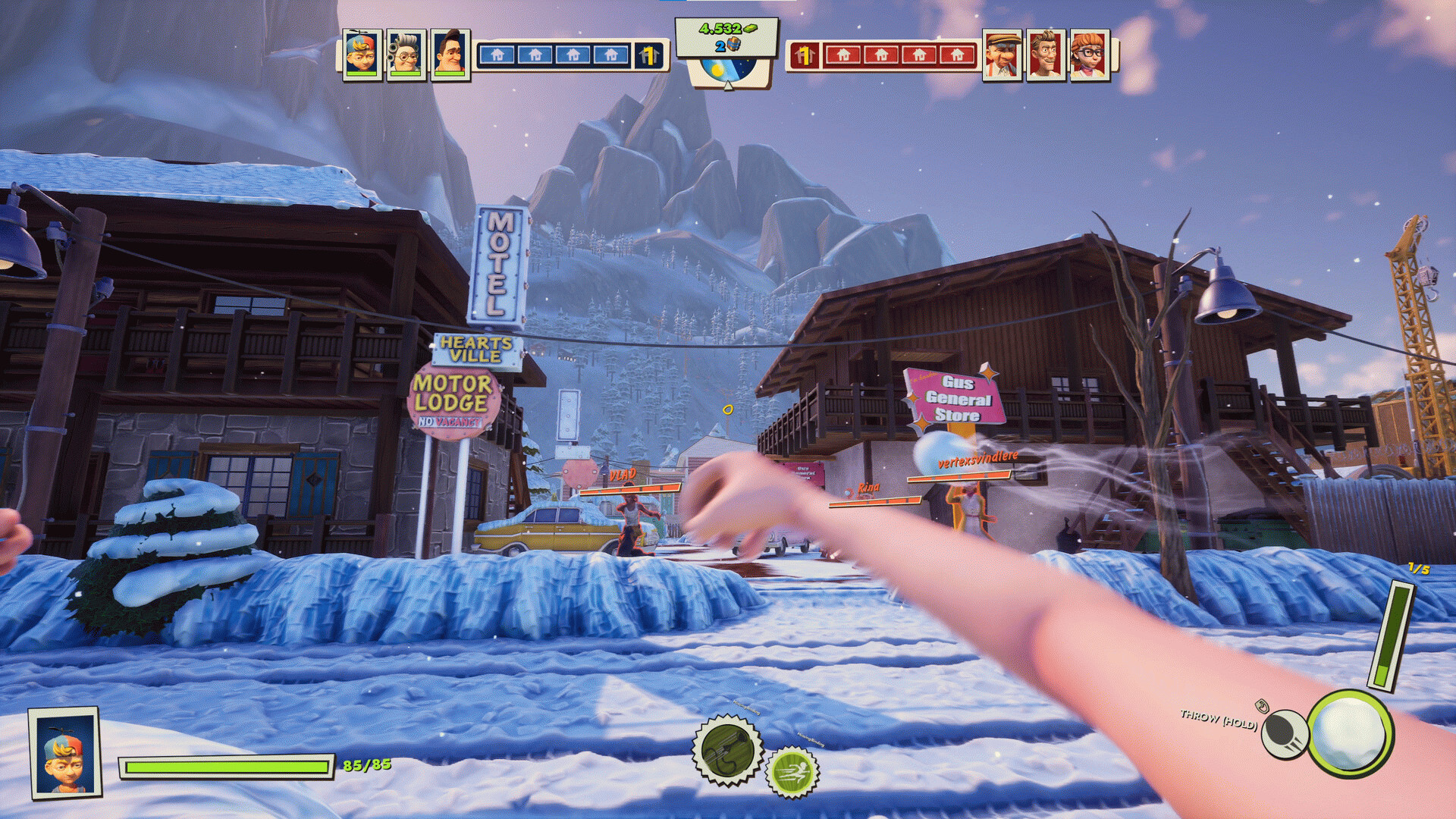This screenshot has height=819, width=1456.
Task: Click the red team round score badge
Action: point(804,55)
